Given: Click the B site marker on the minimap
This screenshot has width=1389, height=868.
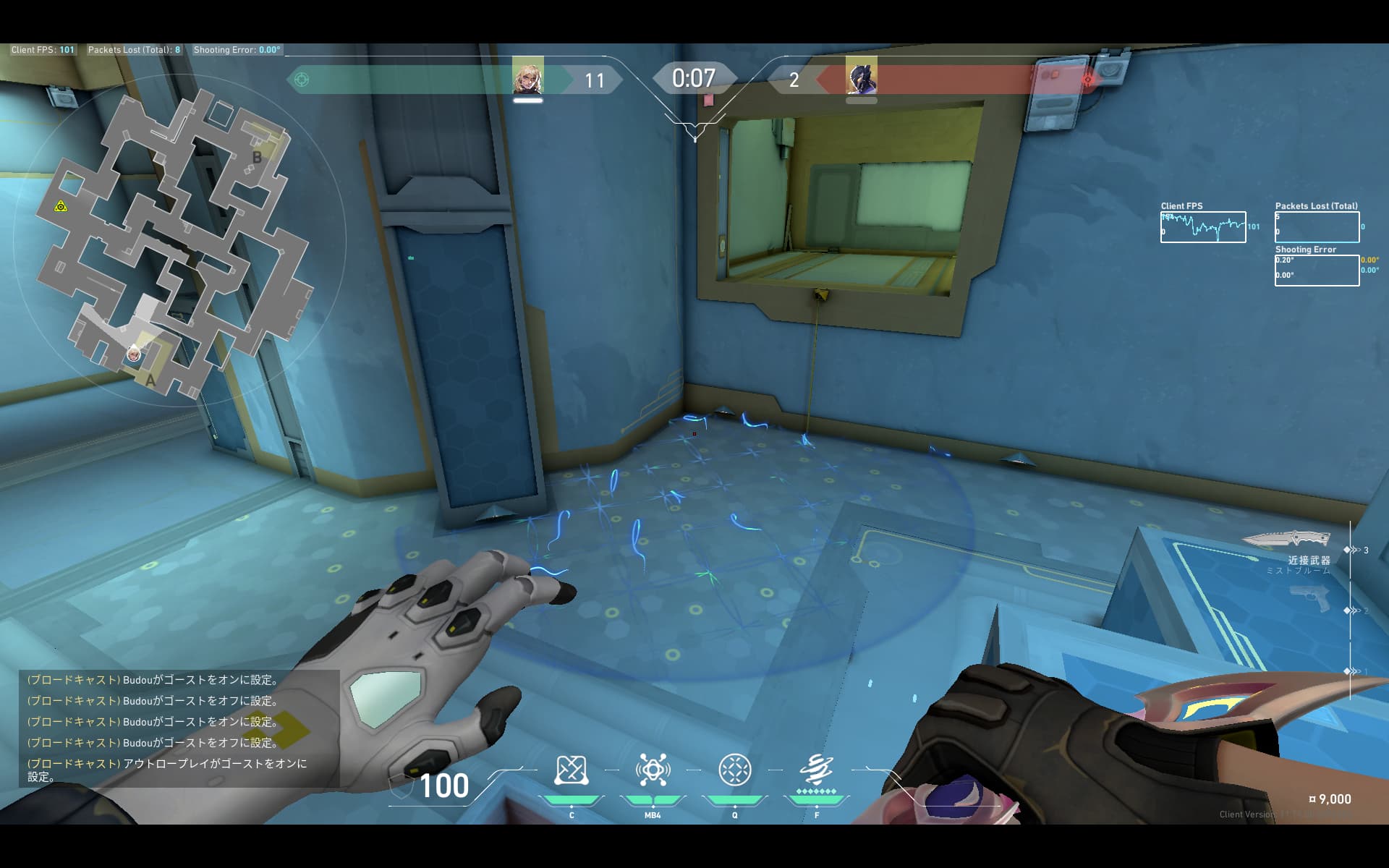Looking at the screenshot, I should click(257, 157).
